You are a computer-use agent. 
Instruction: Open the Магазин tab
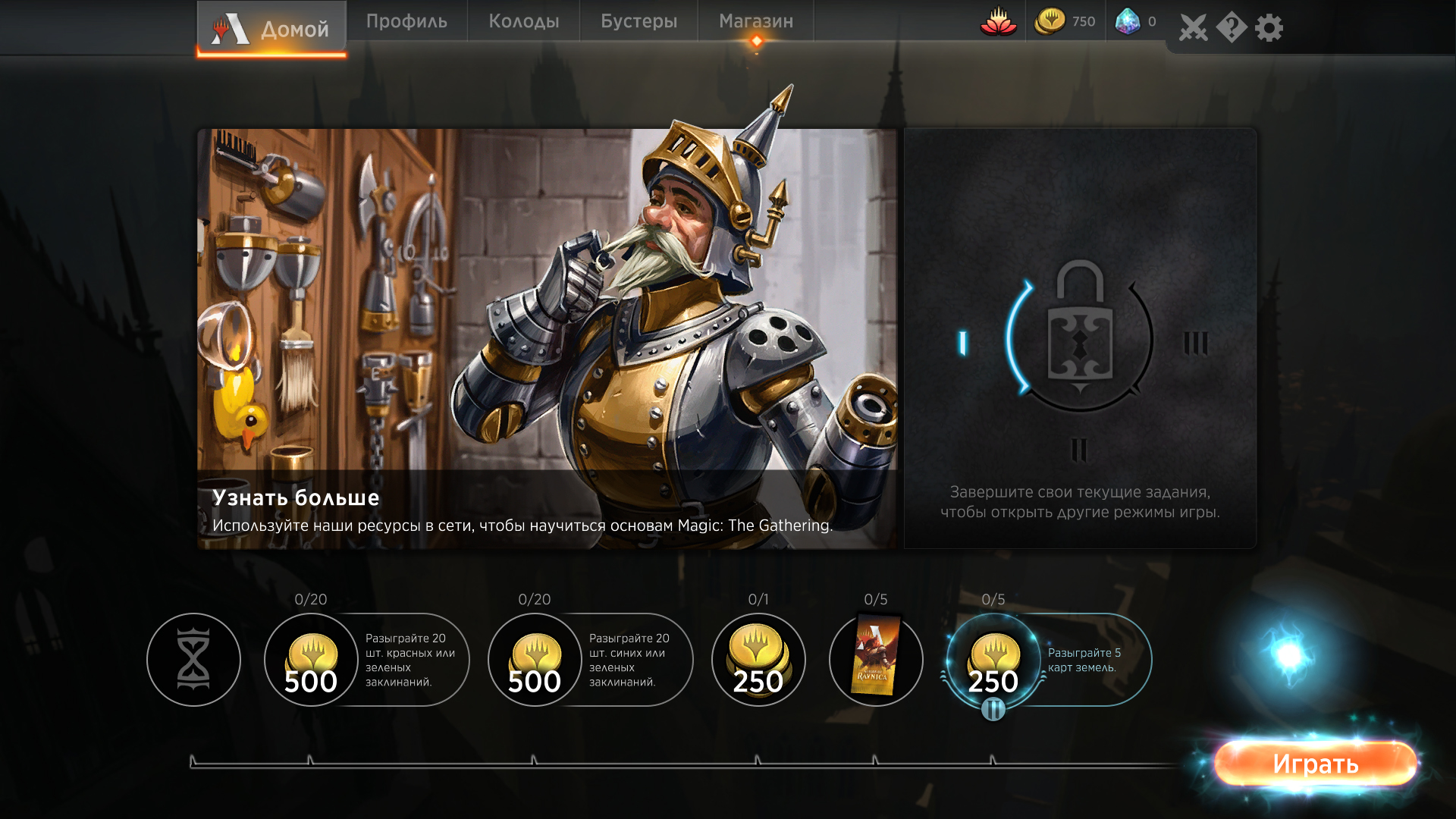[755, 21]
